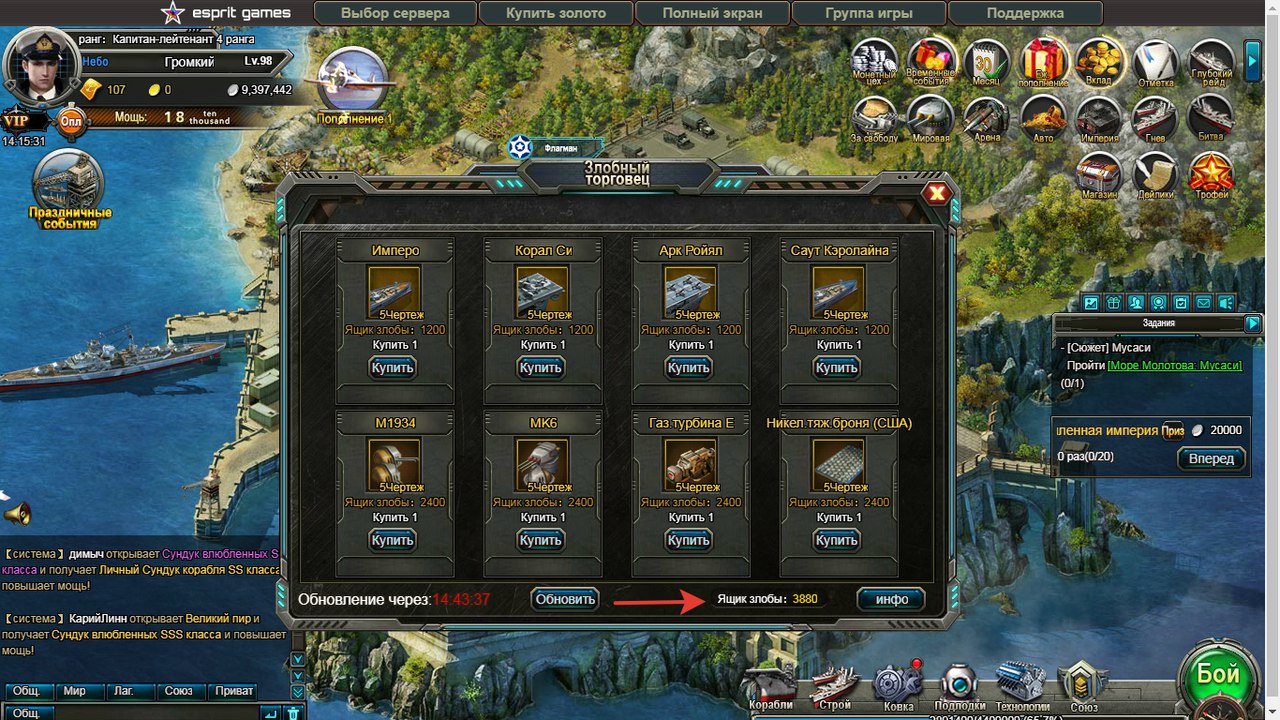
Task: Buy the Саут Кэролайна blueprint
Action: (x=836, y=368)
